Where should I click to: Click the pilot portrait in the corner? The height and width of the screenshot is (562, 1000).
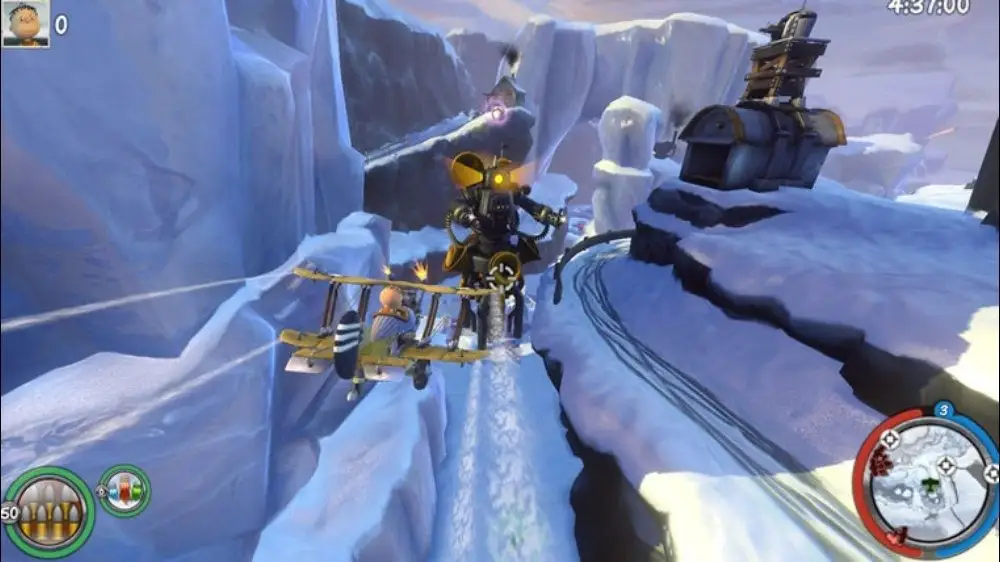[x=25, y=24]
